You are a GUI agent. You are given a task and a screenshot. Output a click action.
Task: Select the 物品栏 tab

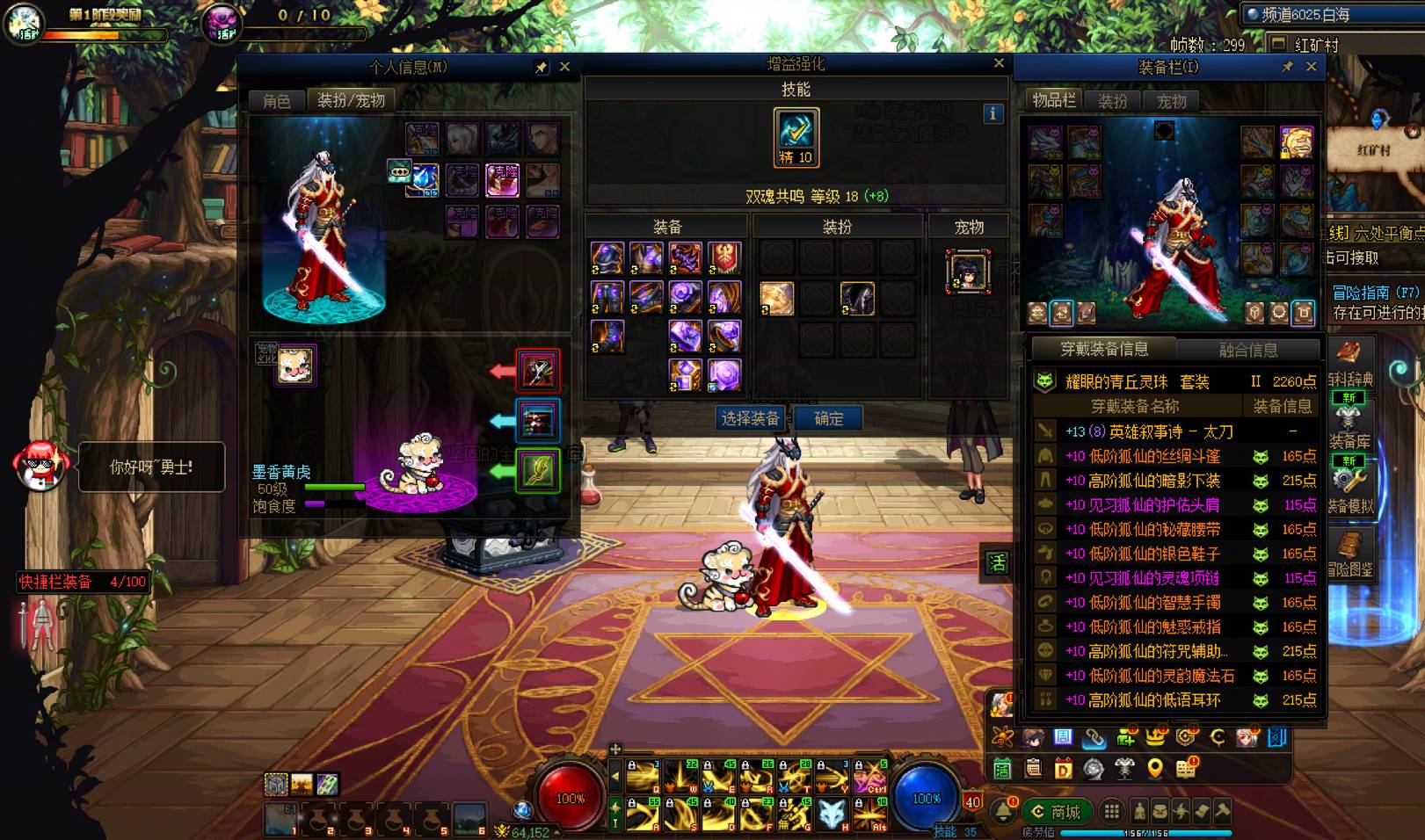point(1053,101)
